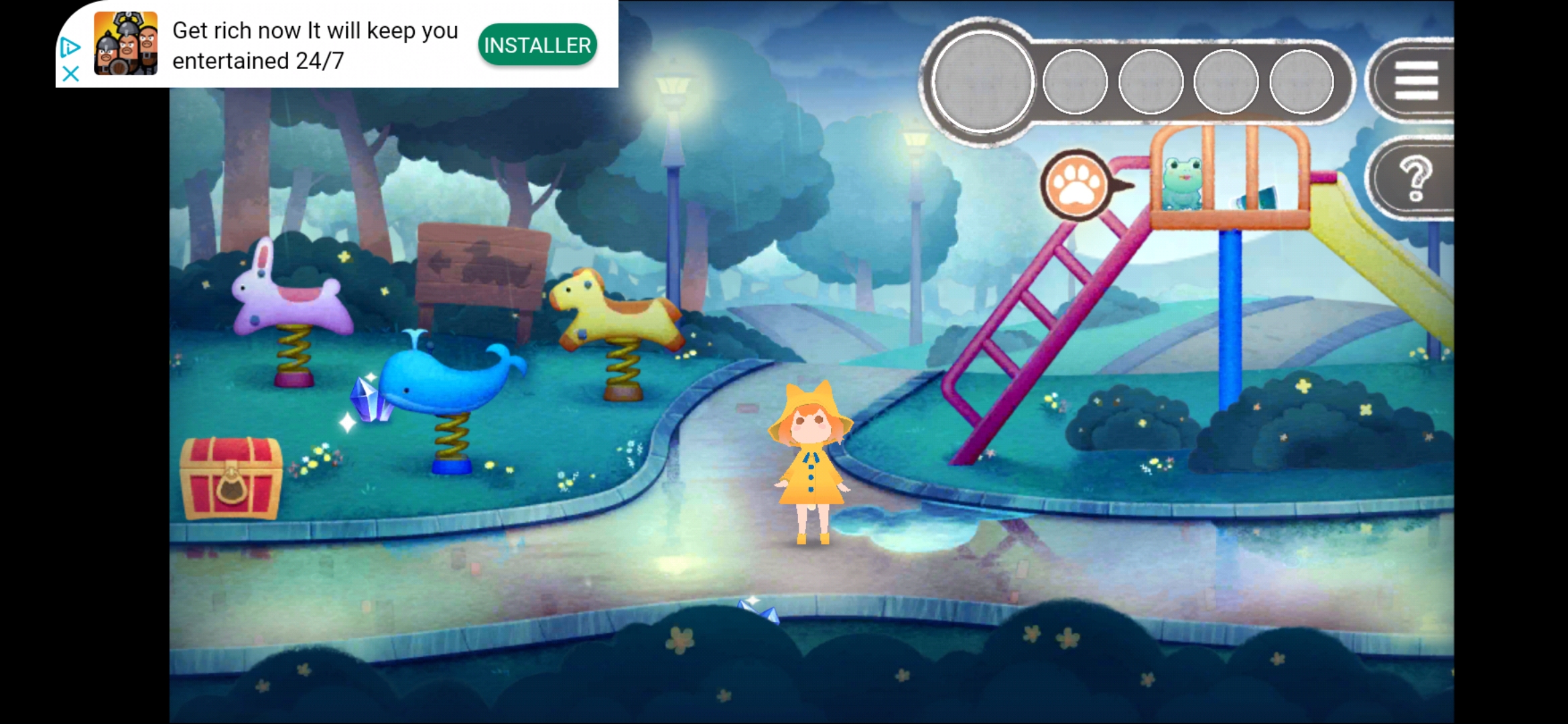Open the hamburger menu
Screen dimensions: 1568x724
point(1416,80)
